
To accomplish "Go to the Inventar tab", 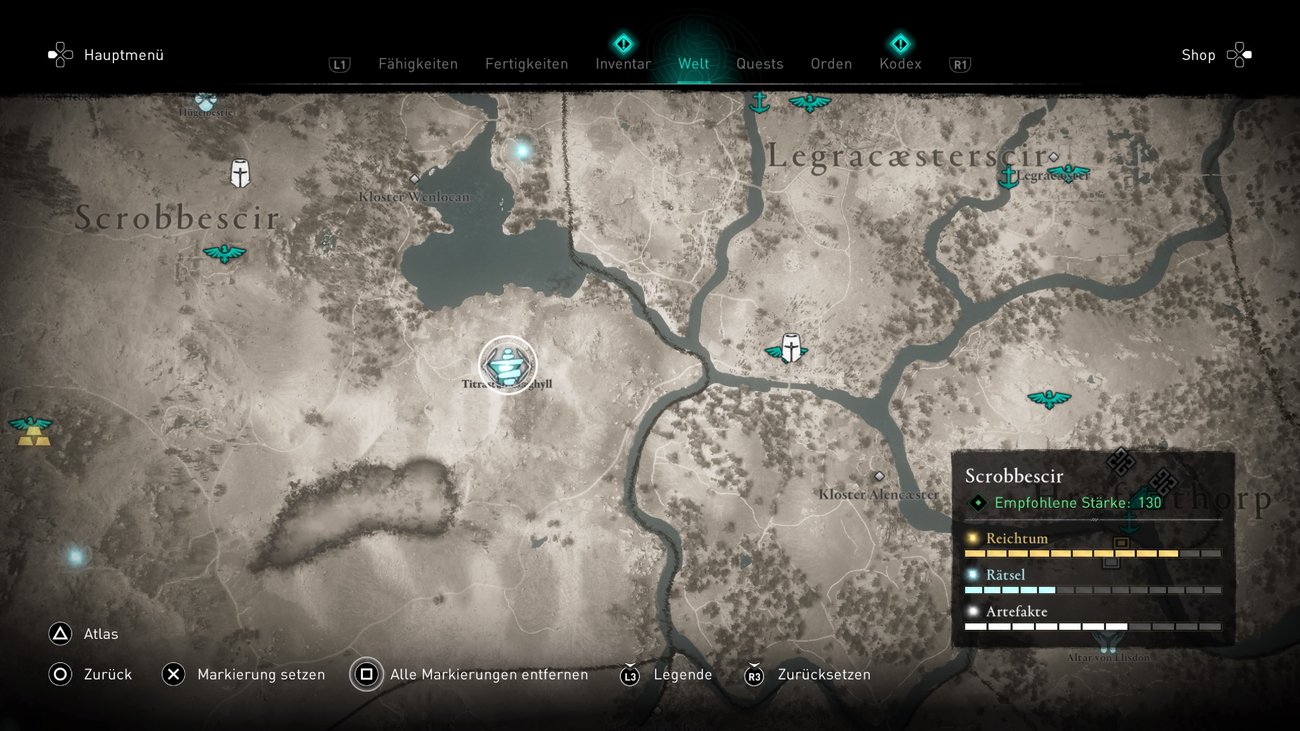I will [623, 64].
